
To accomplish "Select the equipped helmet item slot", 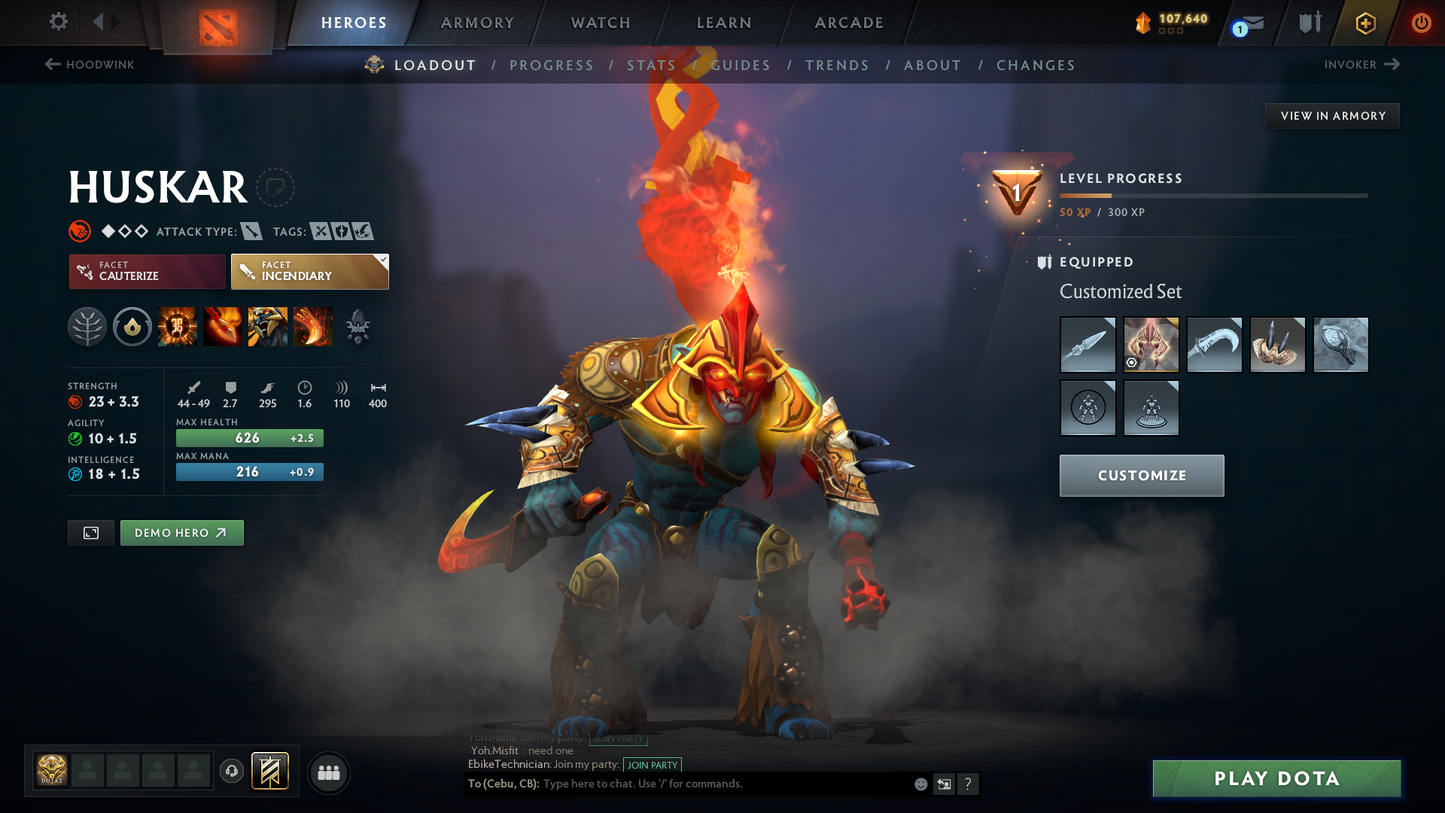I will pos(1151,344).
